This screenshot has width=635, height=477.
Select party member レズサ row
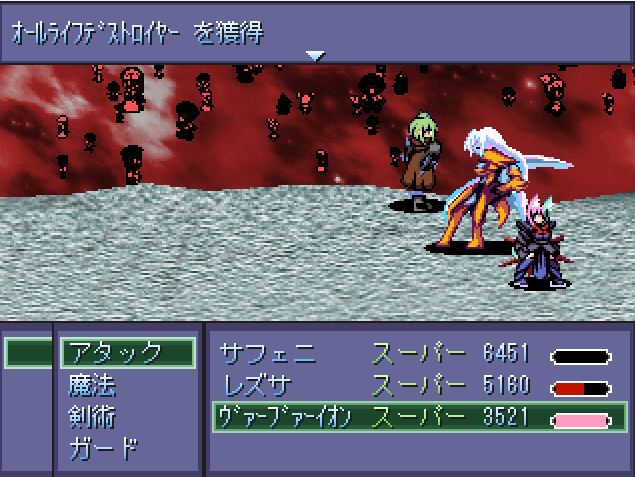click(410, 386)
